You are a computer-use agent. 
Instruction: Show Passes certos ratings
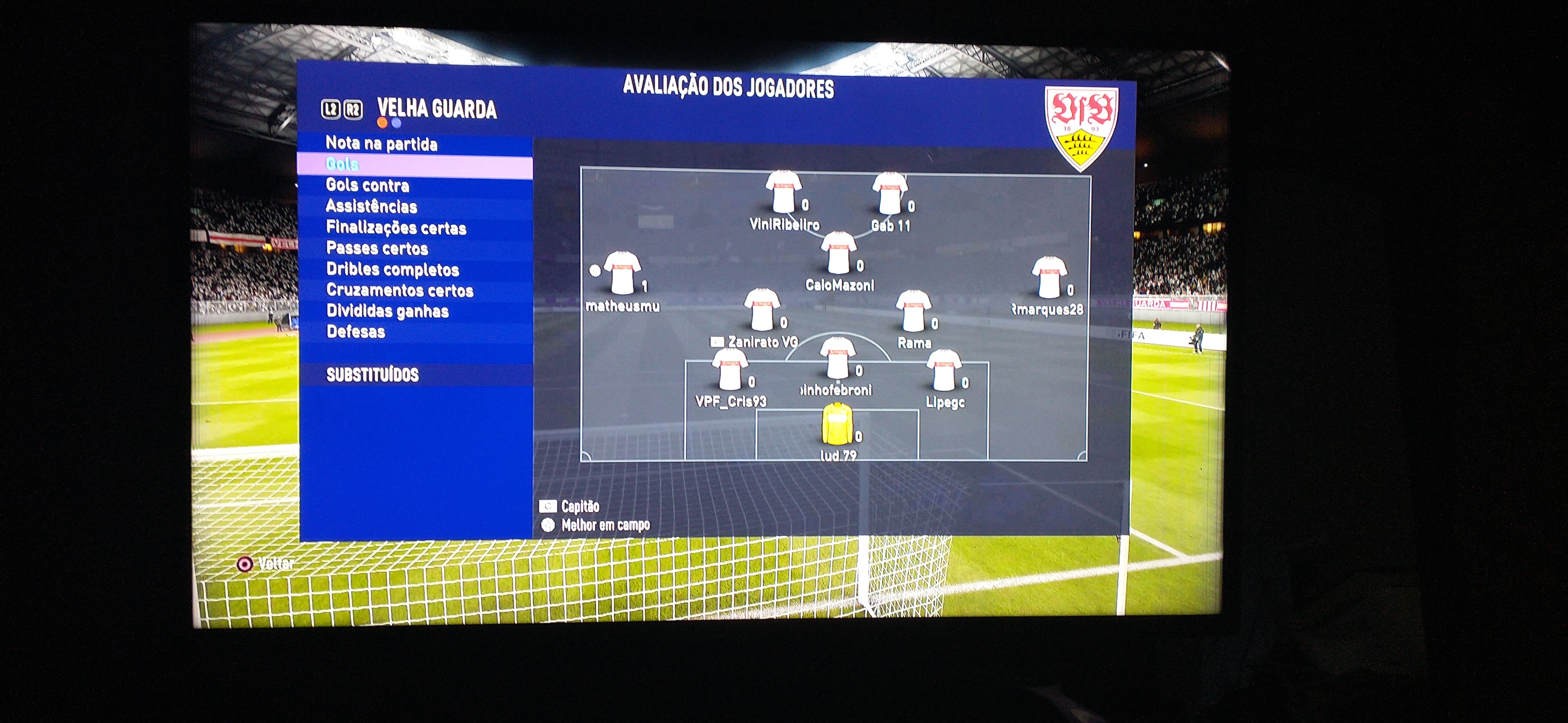tap(377, 249)
